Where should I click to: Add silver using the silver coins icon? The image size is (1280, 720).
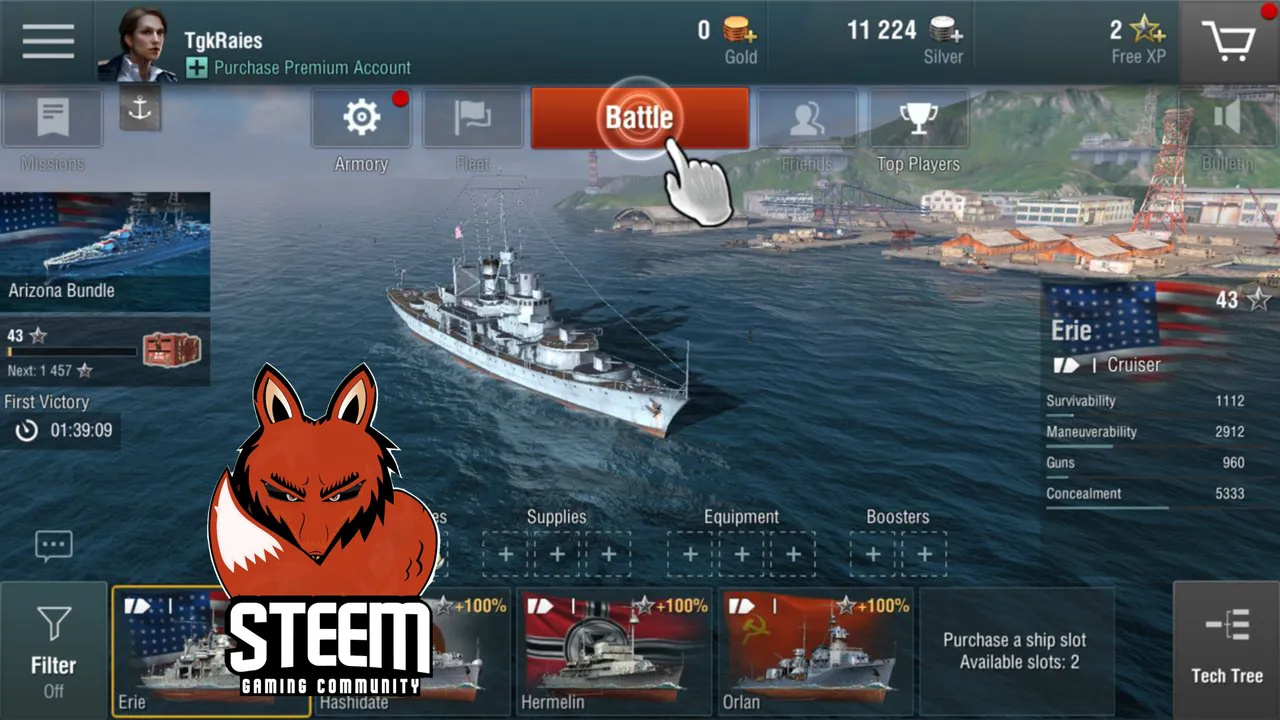click(x=946, y=30)
